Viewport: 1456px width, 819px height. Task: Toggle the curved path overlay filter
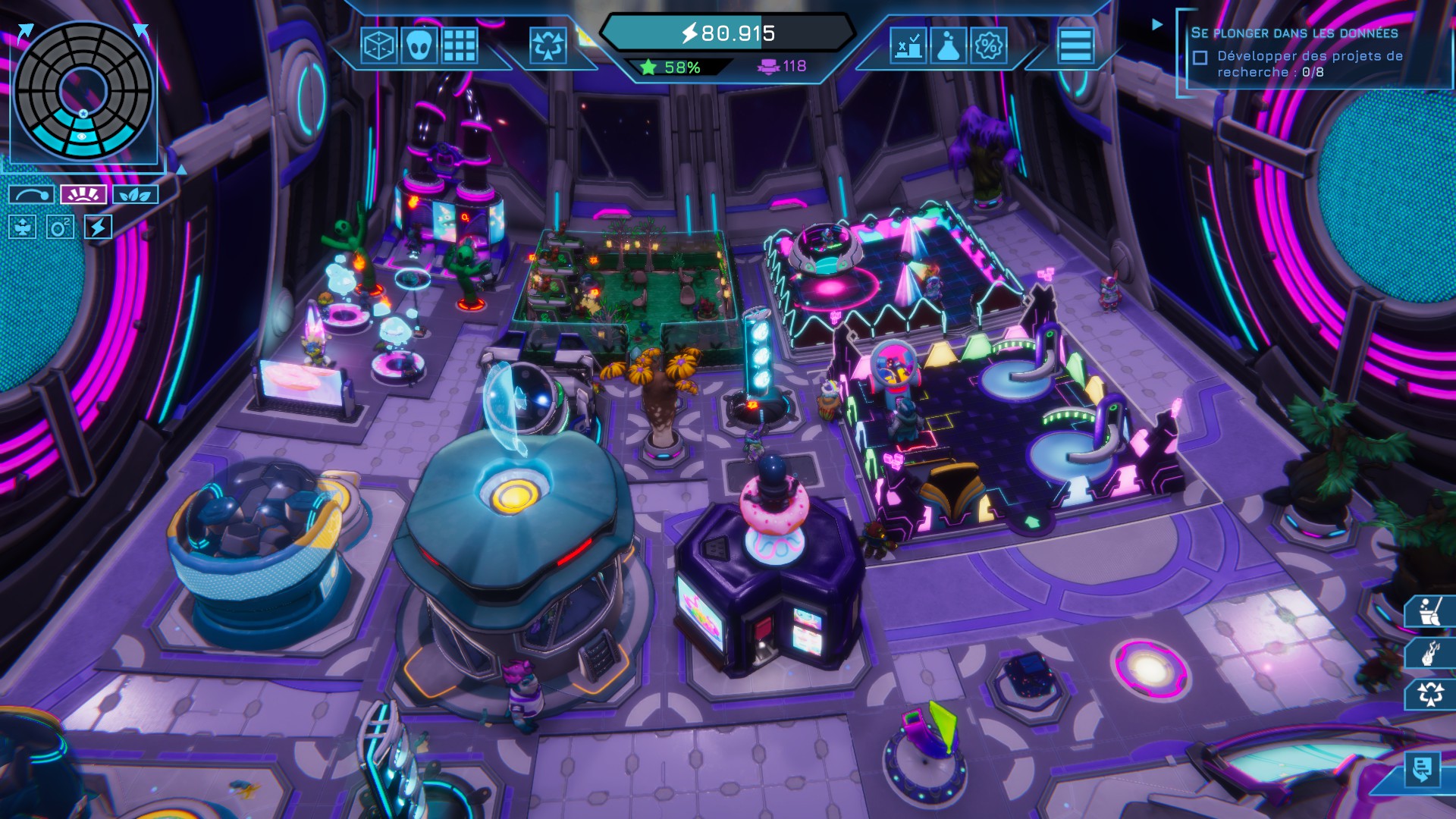click(x=31, y=195)
